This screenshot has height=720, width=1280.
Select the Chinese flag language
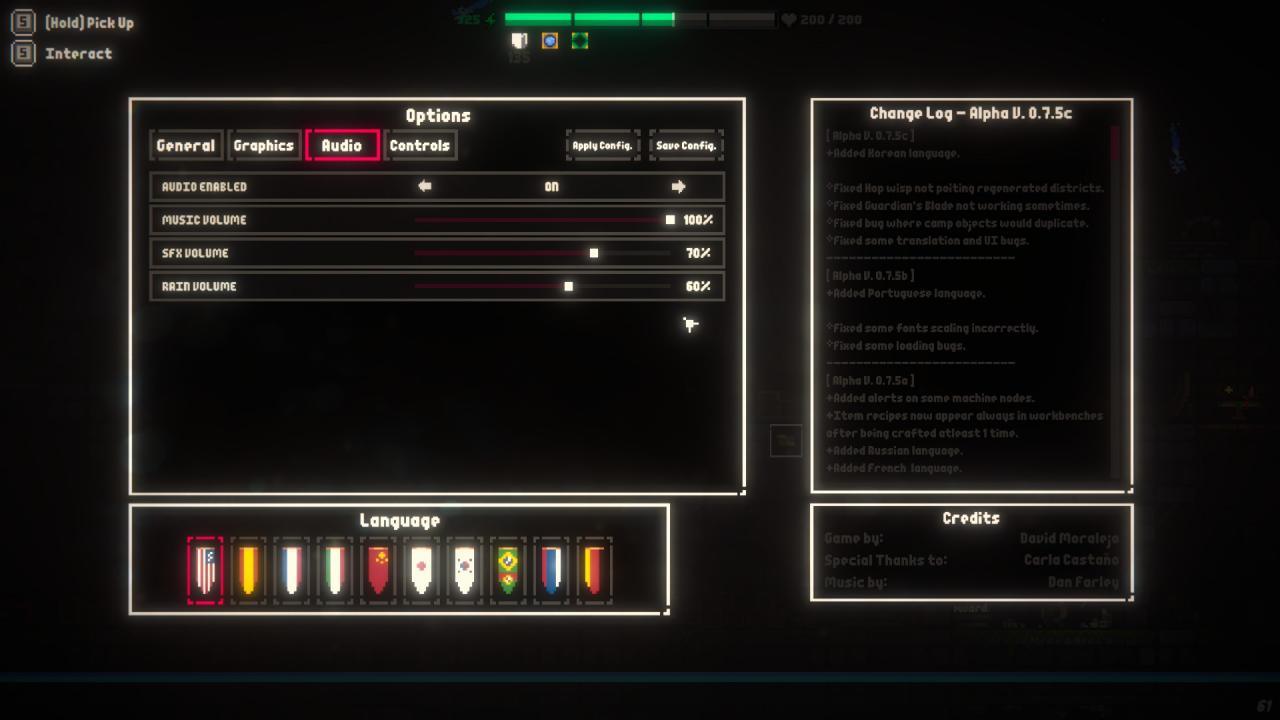click(378, 570)
